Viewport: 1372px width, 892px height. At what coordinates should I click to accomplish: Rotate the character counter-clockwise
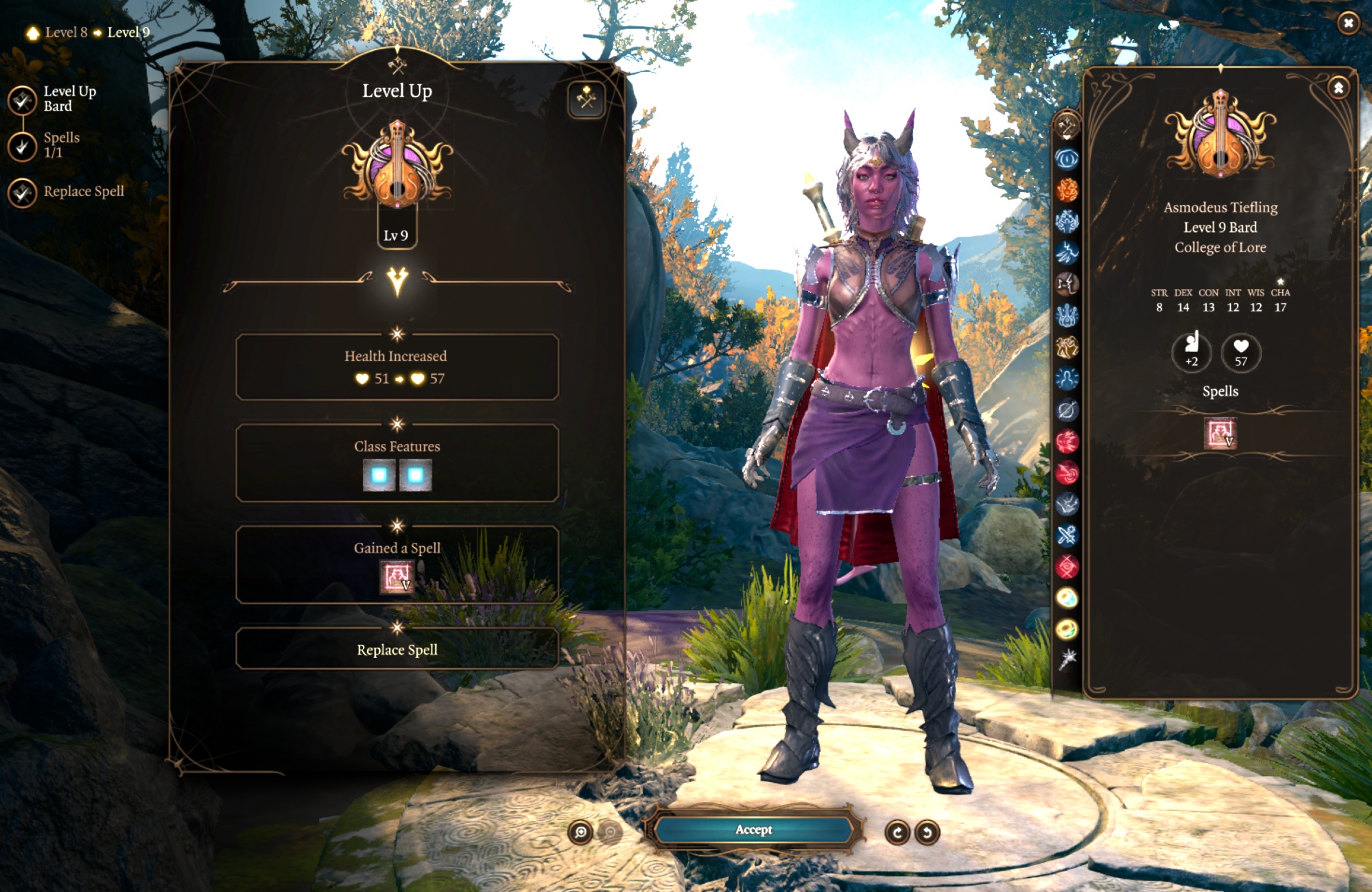coord(927,832)
